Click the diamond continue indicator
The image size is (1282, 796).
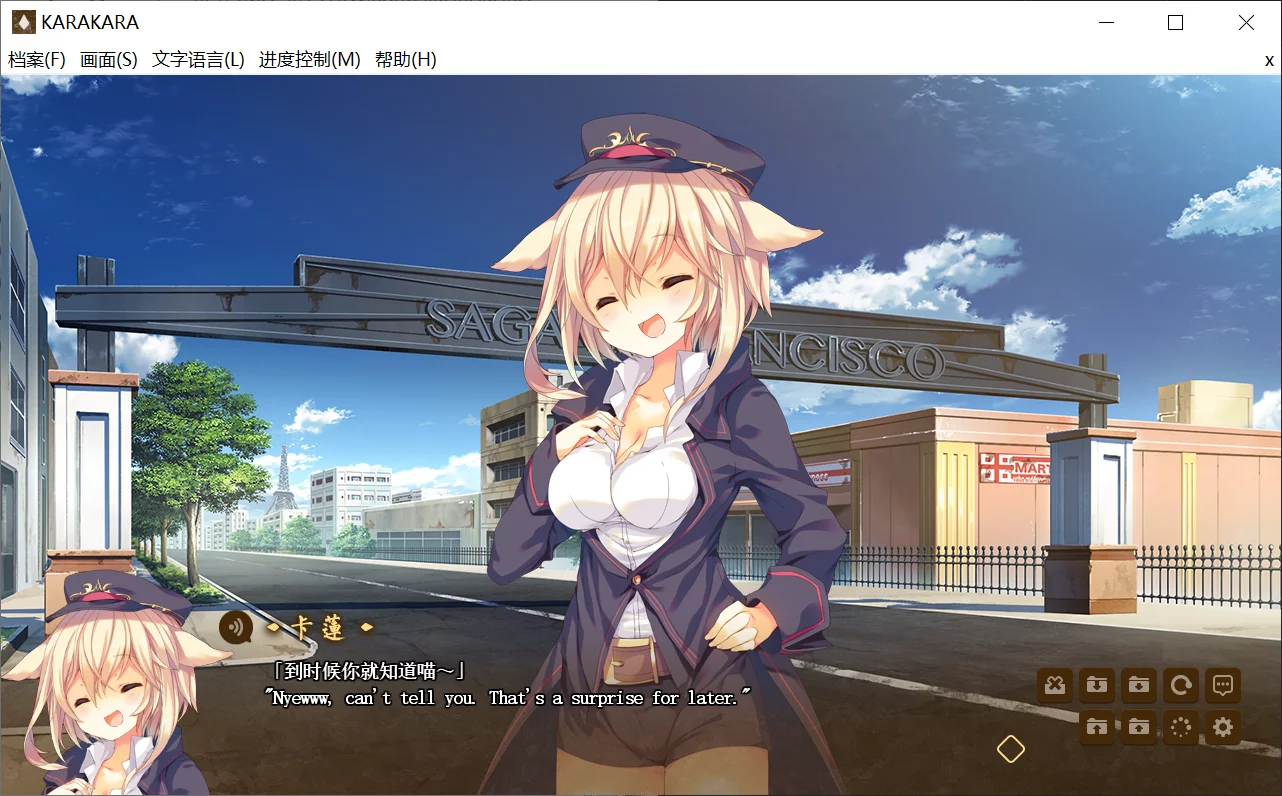[x=1010, y=746]
